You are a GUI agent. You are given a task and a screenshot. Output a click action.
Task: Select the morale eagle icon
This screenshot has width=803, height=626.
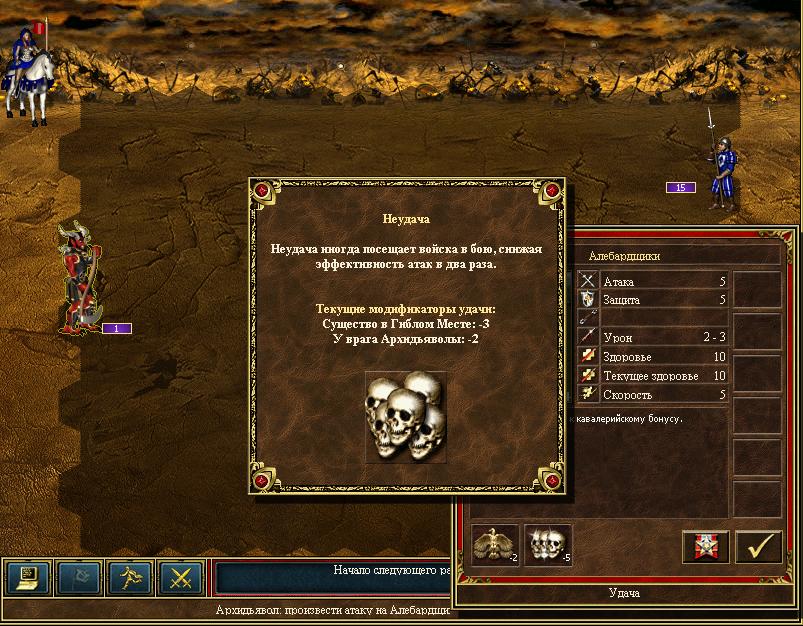(x=495, y=546)
